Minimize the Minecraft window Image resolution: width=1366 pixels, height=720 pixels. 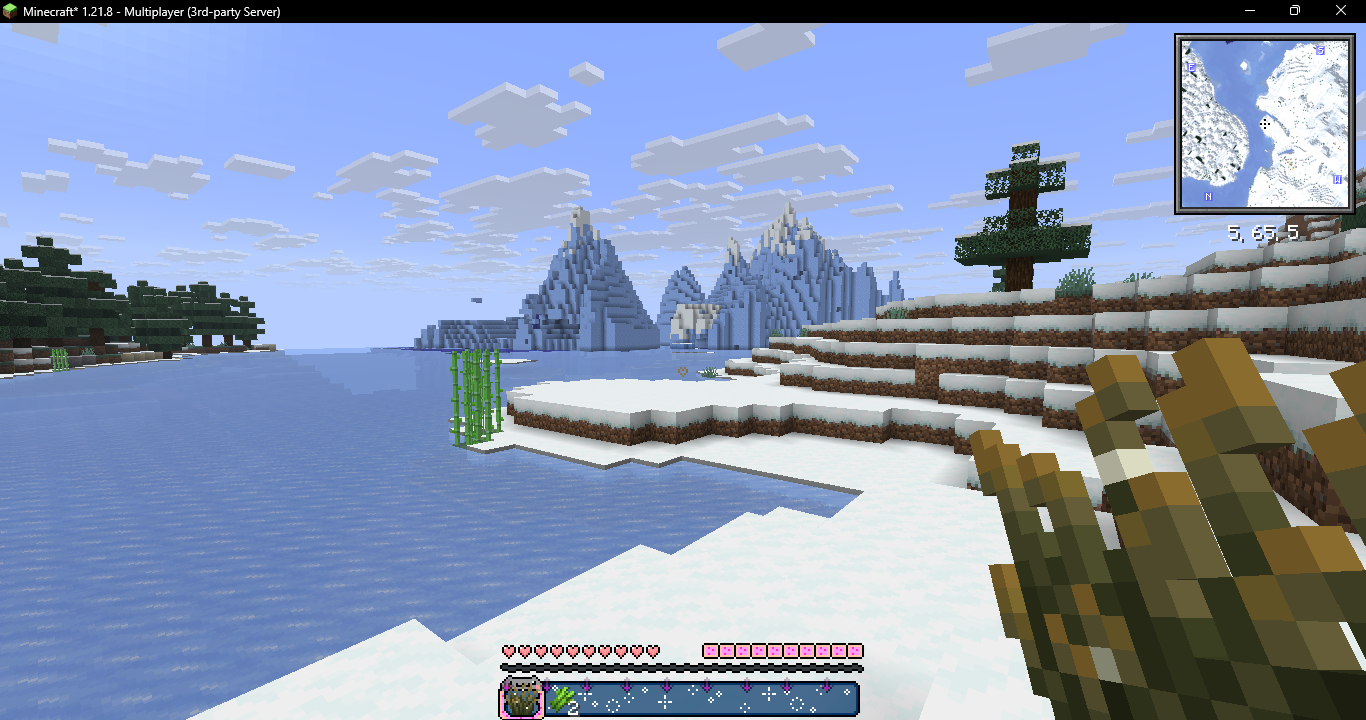coord(1249,11)
